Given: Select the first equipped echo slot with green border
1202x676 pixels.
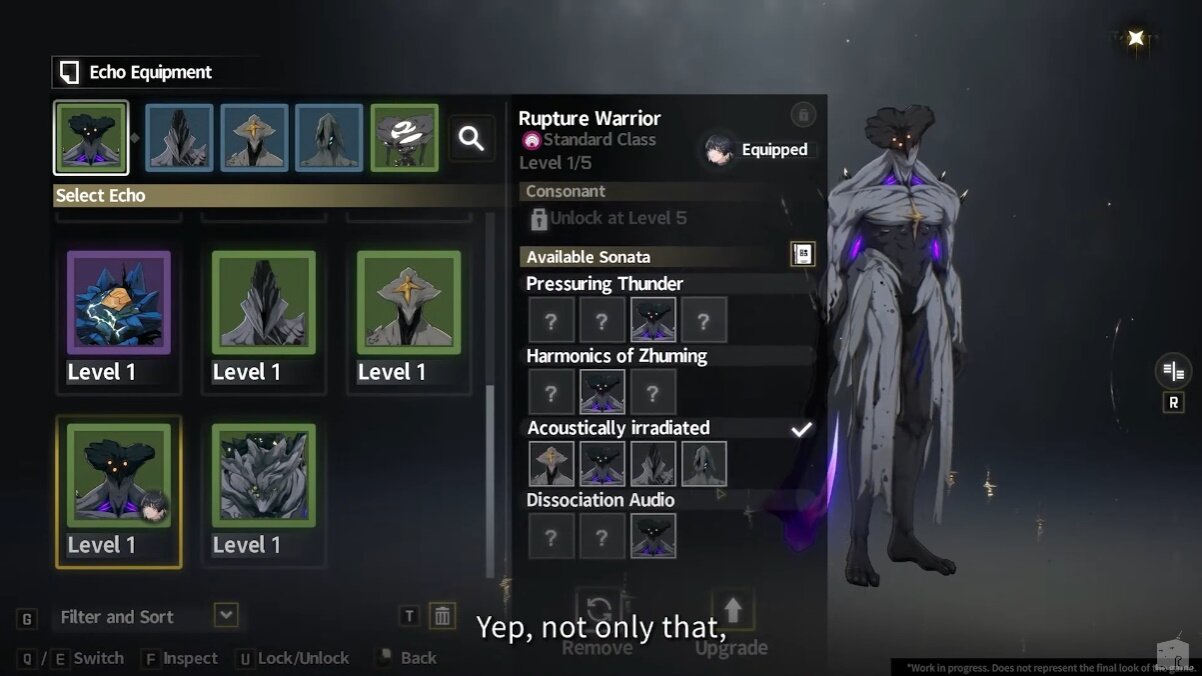Looking at the screenshot, I should (x=91, y=138).
